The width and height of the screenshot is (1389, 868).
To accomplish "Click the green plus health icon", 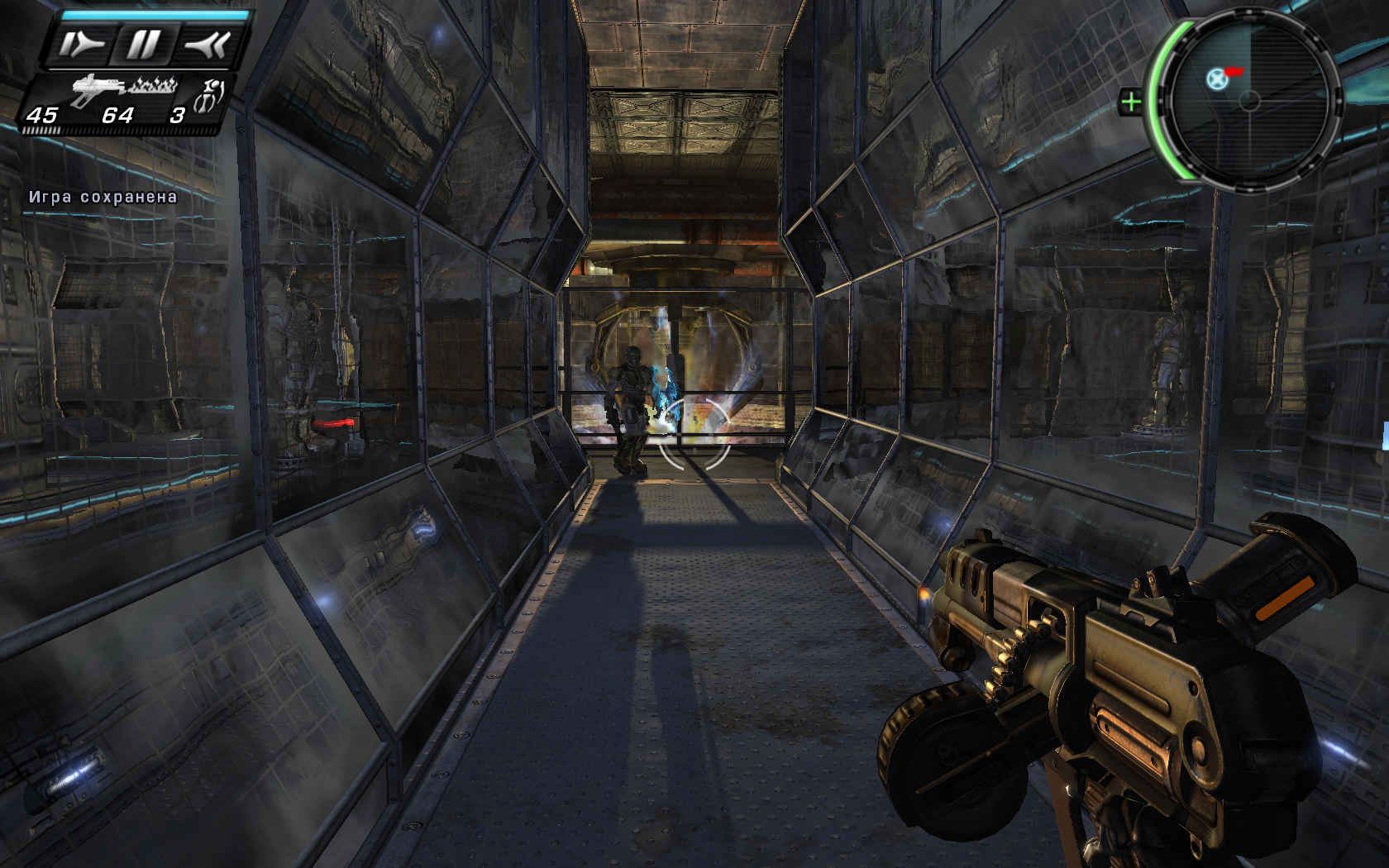I will 1130,103.
